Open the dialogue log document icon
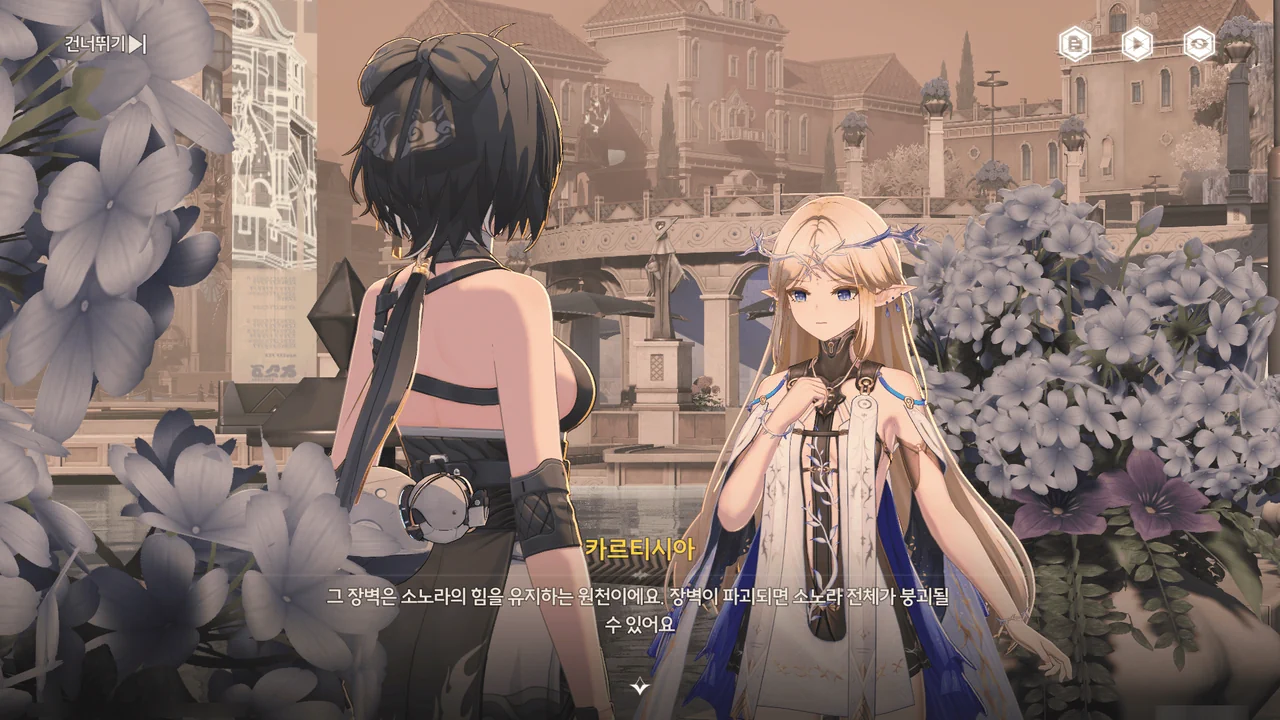This screenshot has height=720, width=1280. (x=1075, y=44)
